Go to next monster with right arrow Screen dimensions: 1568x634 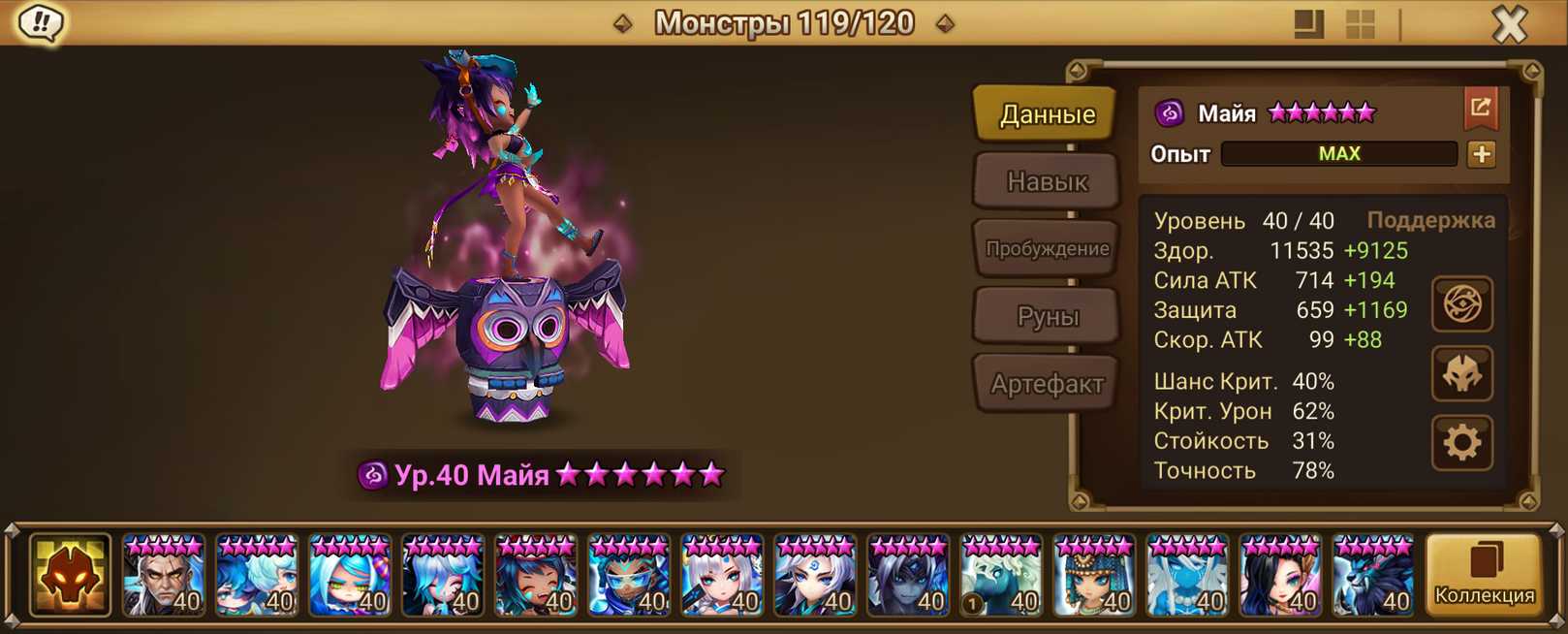tap(945, 23)
